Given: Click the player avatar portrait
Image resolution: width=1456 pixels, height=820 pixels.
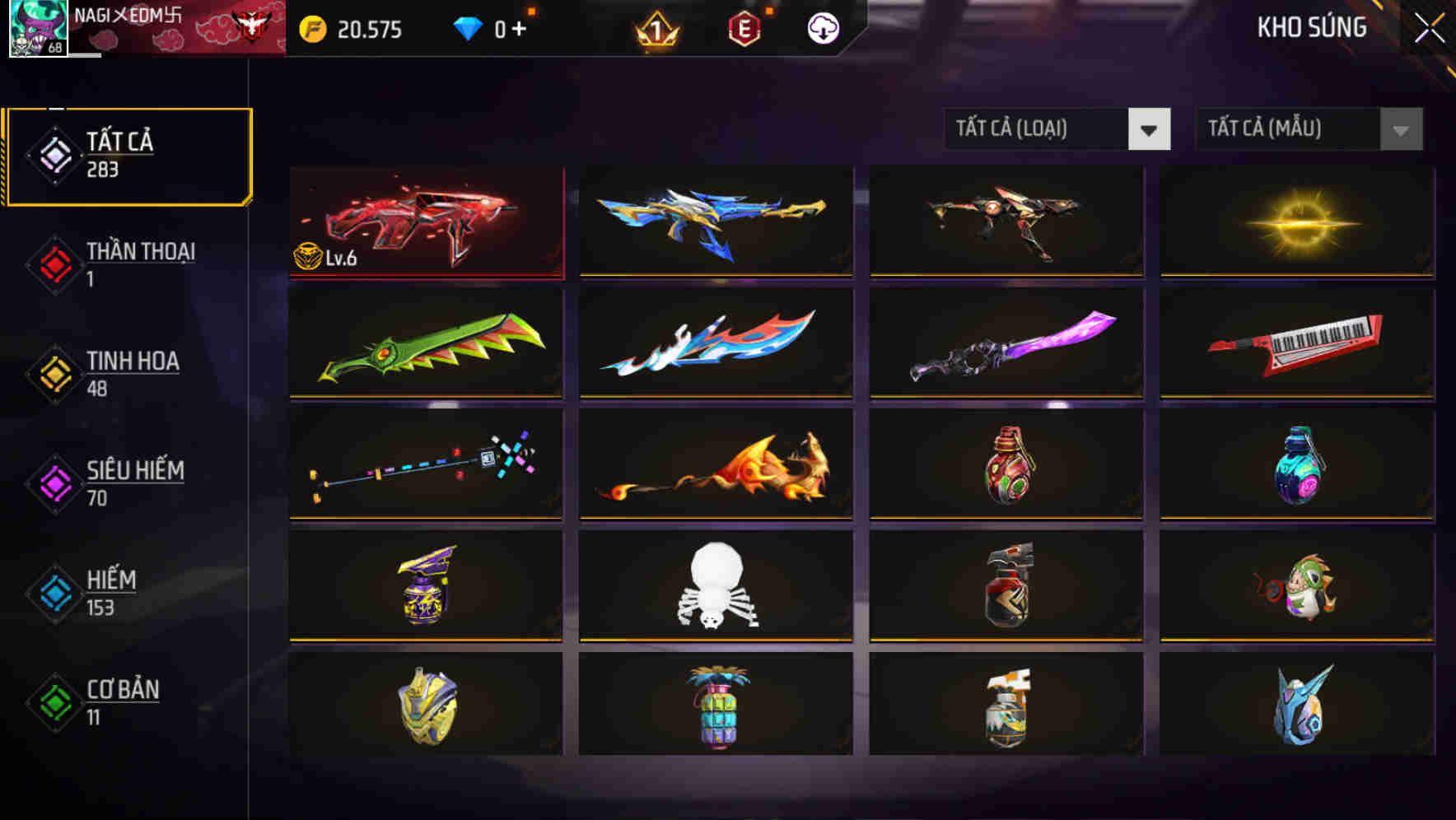Looking at the screenshot, I should [x=35, y=31].
